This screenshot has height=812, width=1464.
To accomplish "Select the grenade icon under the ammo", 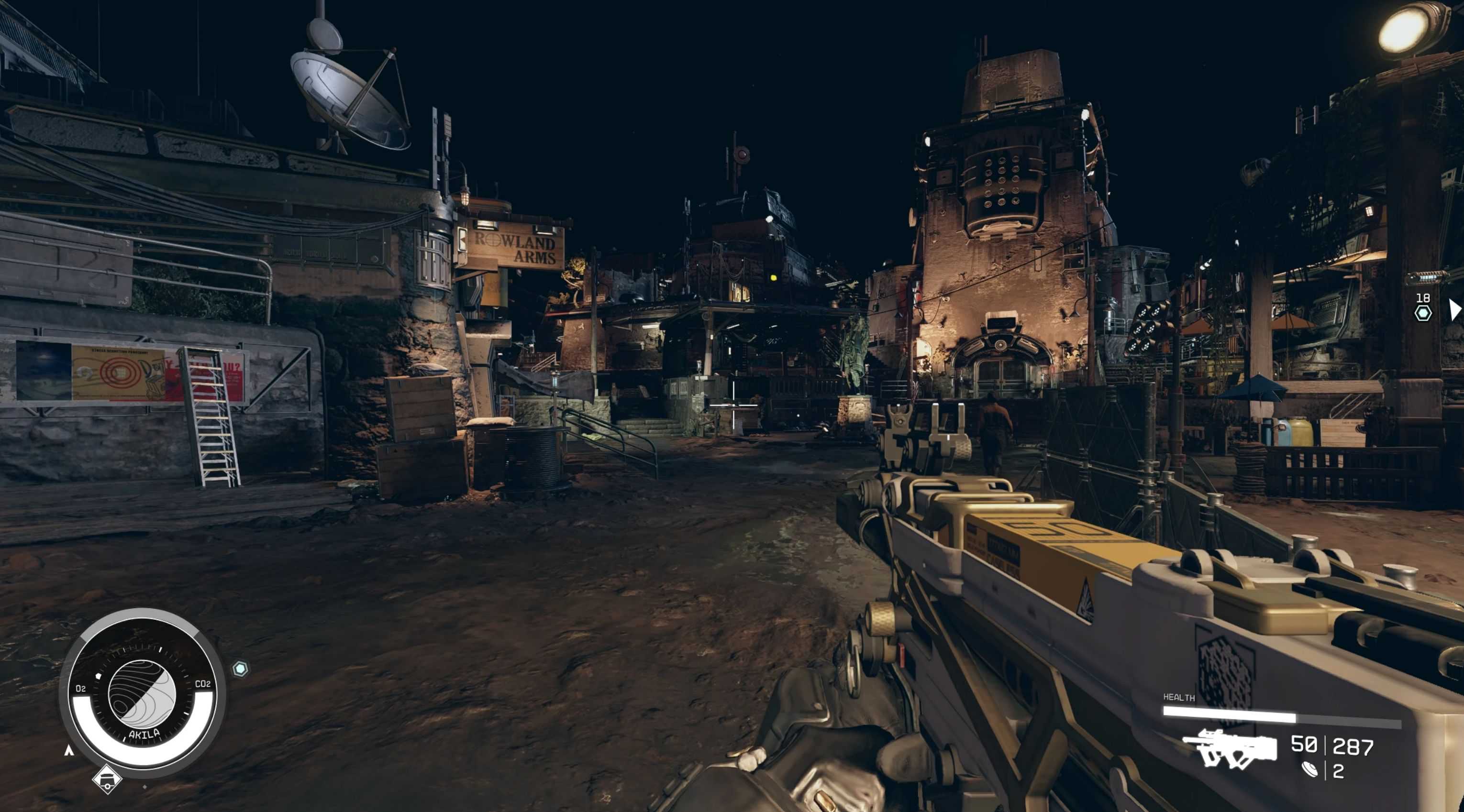I will [1309, 770].
